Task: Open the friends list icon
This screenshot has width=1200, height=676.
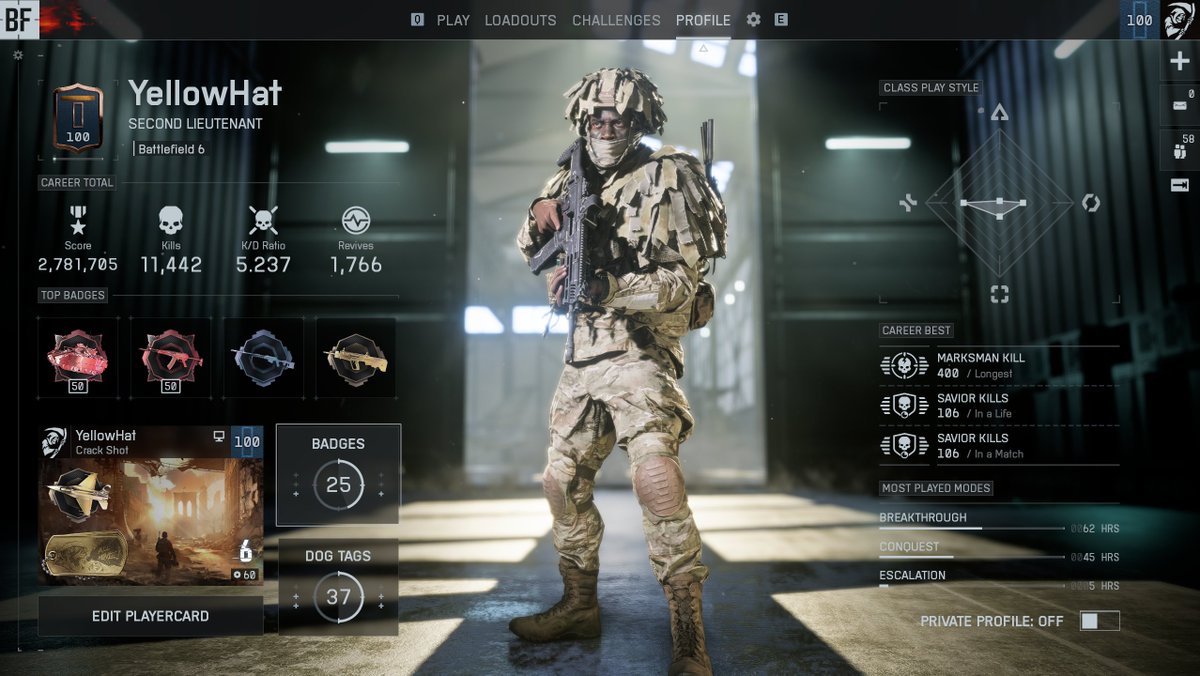Action: [x=1179, y=150]
